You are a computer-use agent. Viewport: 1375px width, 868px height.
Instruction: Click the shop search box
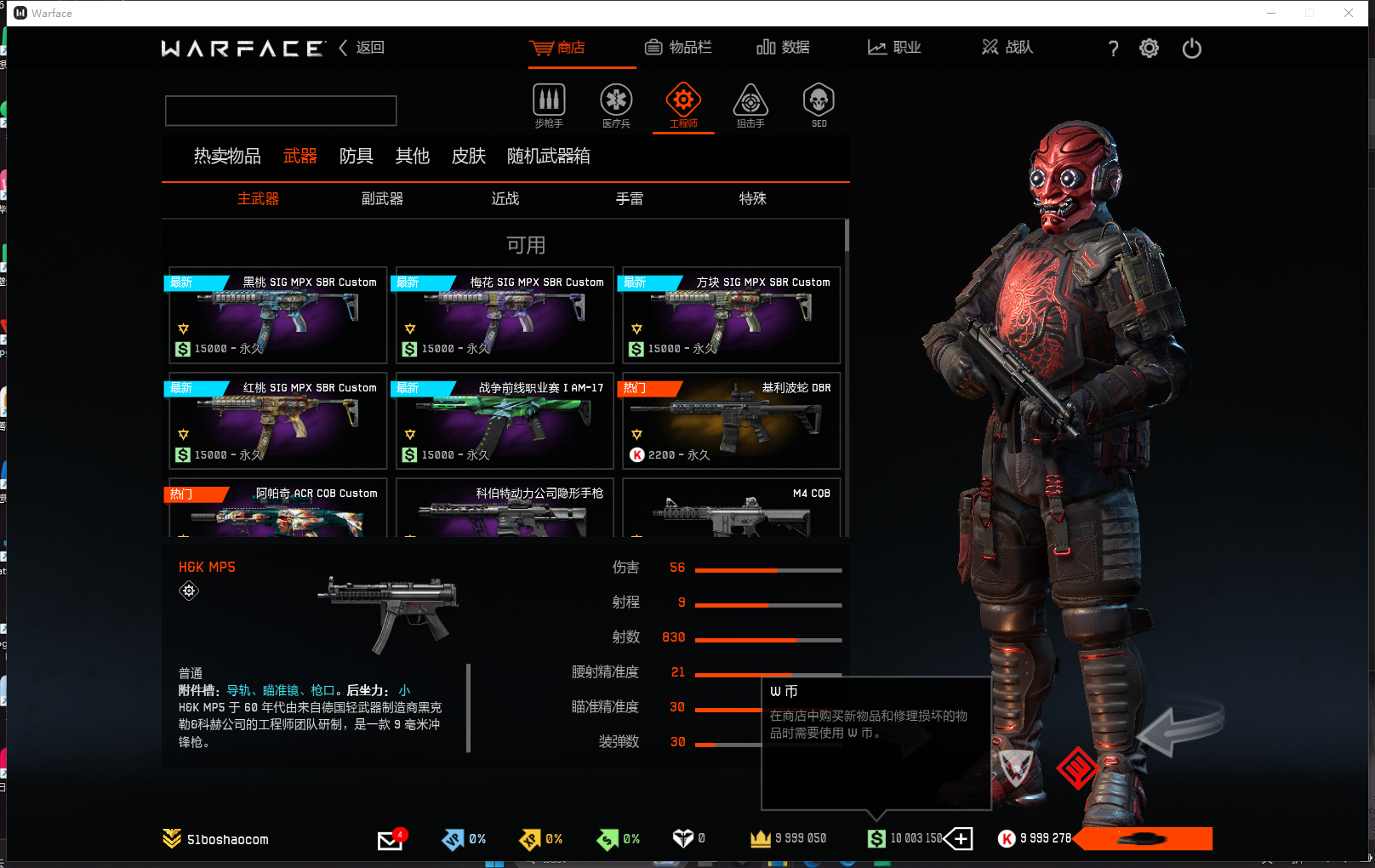pos(281,111)
